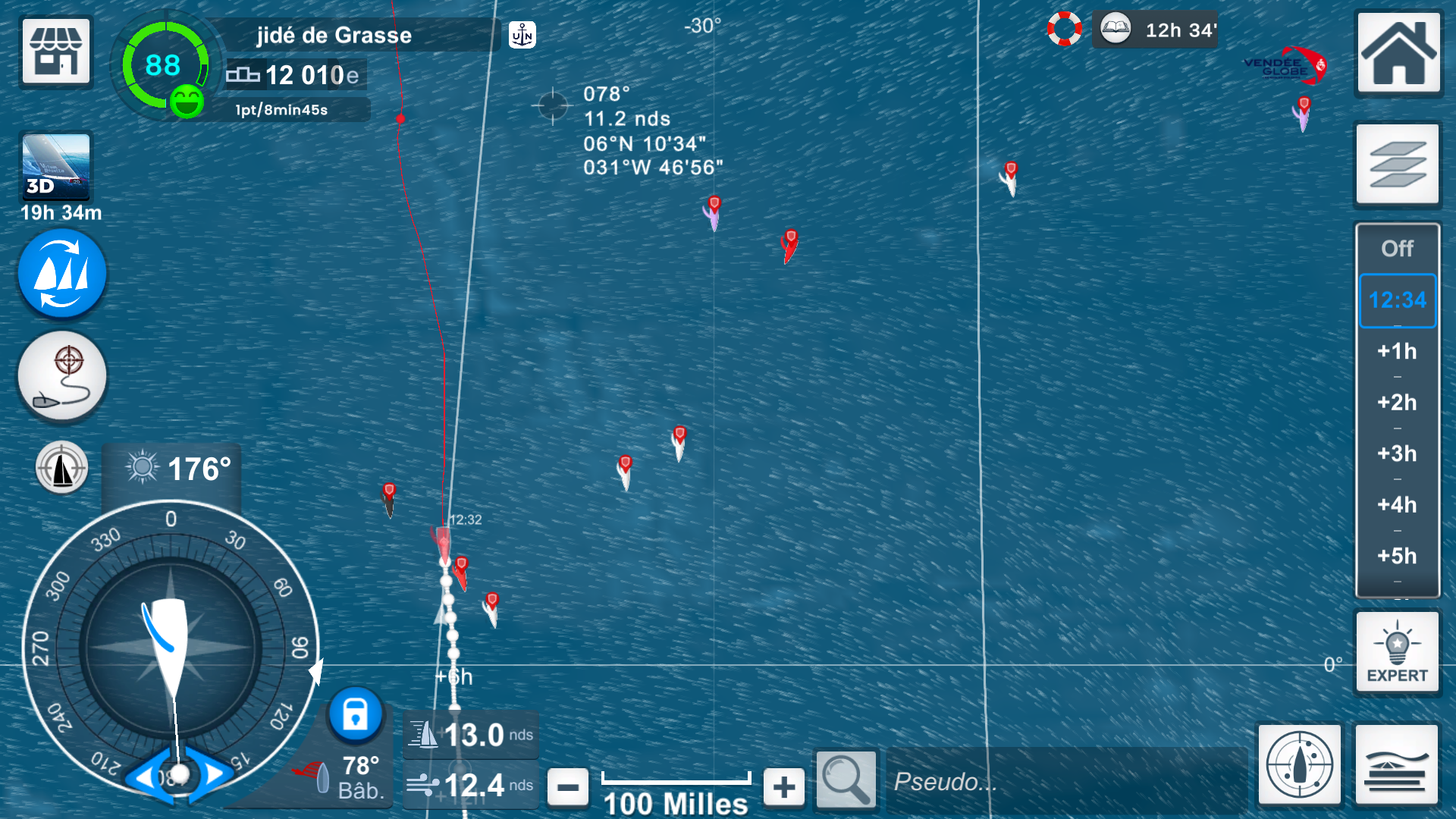
Task: Go to the home screen
Action: [x=1398, y=52]
